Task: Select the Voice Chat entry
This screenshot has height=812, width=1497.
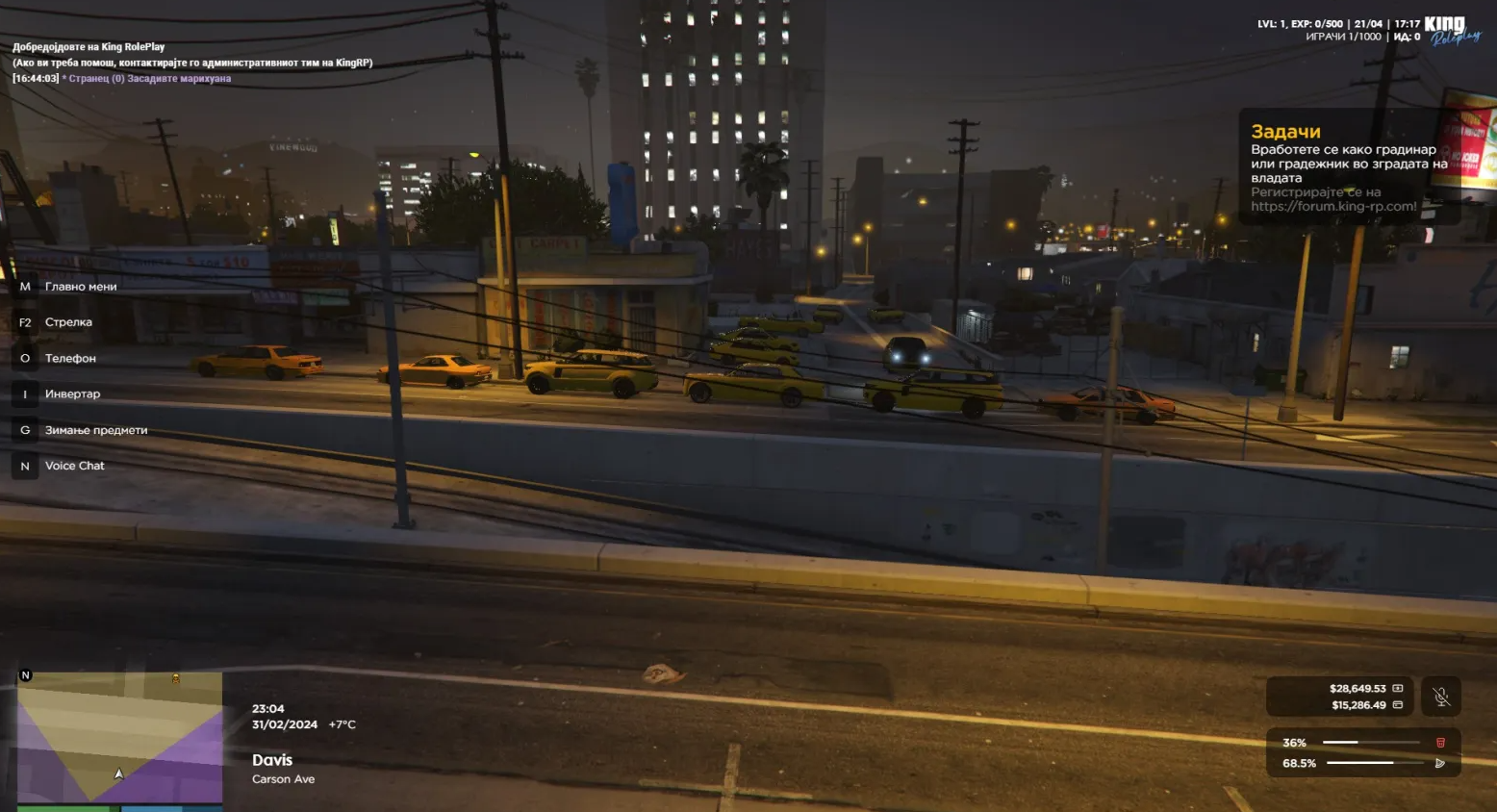Action: (74, 466)
